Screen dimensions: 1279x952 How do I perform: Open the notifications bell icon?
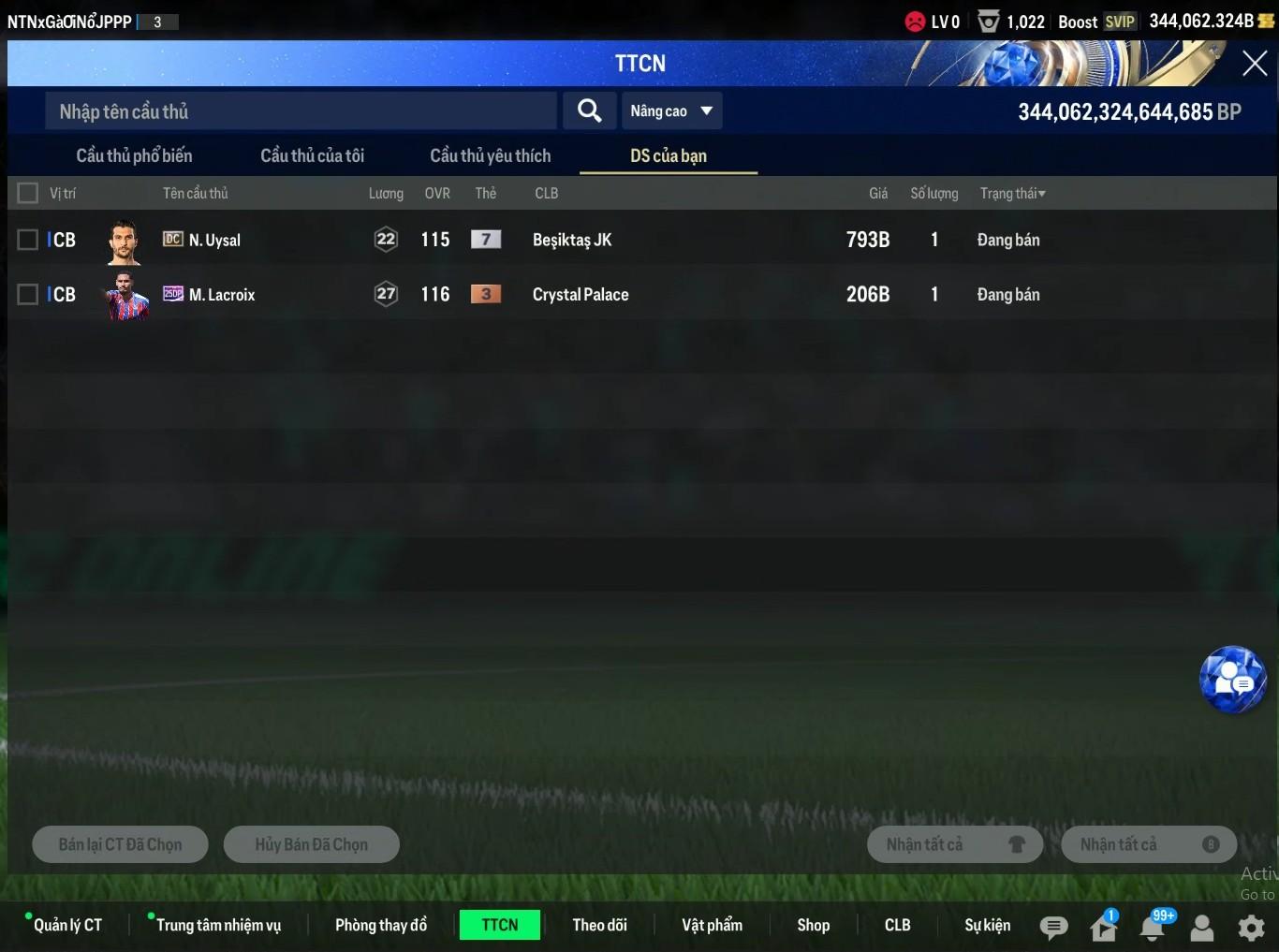tap(1153, 927)
